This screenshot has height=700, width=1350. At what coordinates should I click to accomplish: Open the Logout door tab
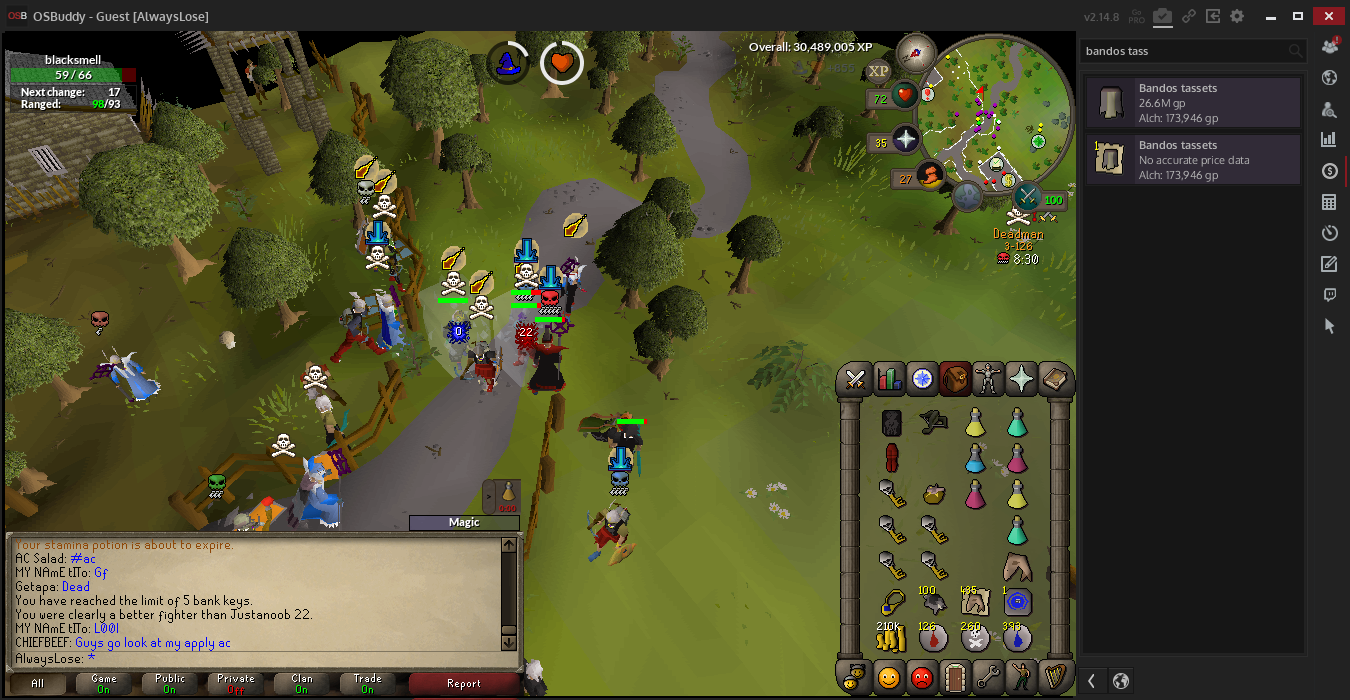pos(955,677)
